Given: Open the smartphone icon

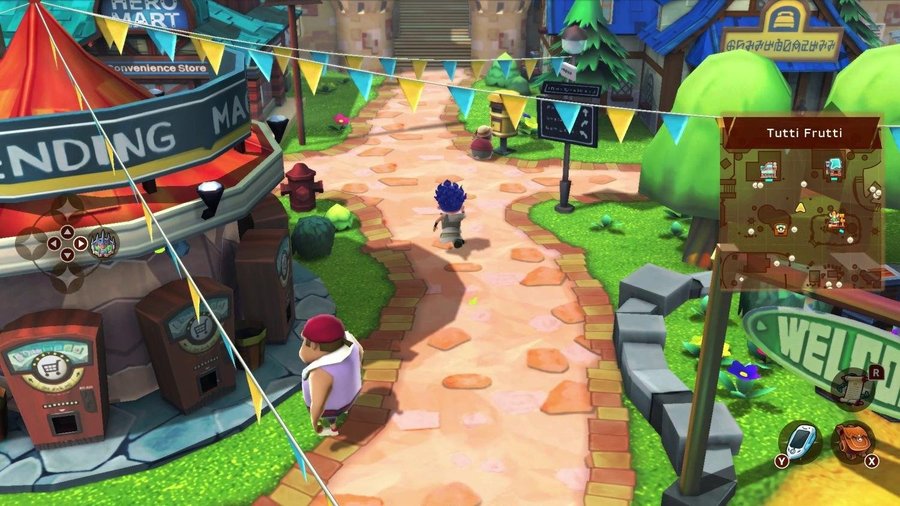Looking at the screenshot, I should coord(800,442).
